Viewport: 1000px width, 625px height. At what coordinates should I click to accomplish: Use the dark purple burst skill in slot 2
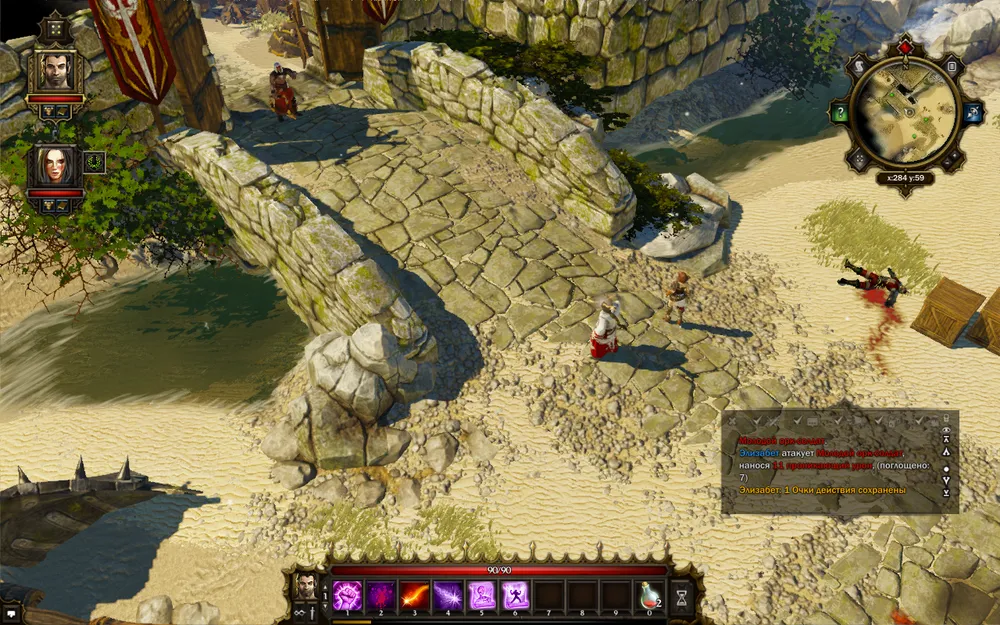380,594
